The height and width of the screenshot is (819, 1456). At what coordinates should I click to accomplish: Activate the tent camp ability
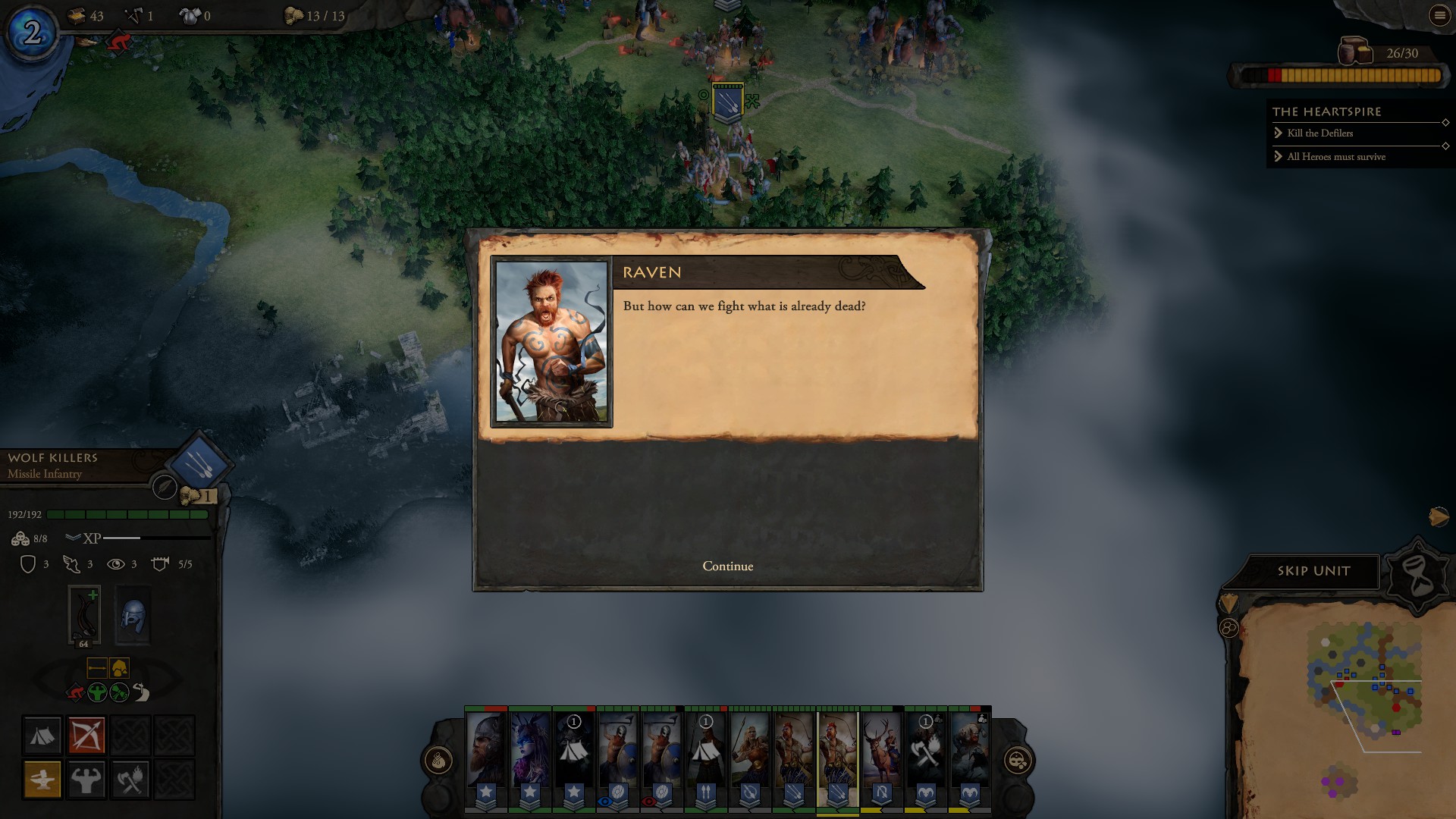tap(42, 735)
